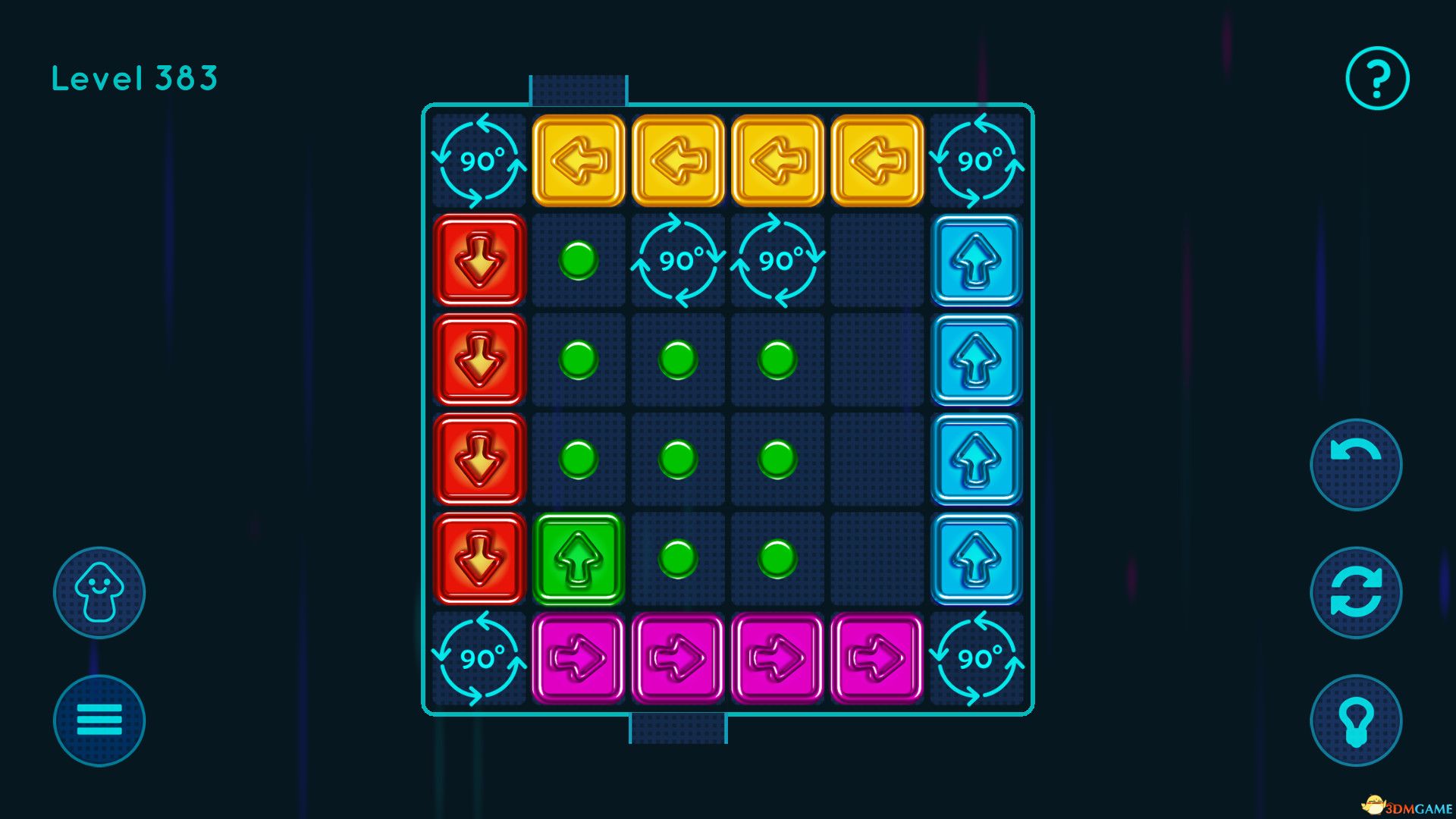Click the lone green dot in top row
Image resolution: width=1456 pixels, height=819 pixels.
578,261
